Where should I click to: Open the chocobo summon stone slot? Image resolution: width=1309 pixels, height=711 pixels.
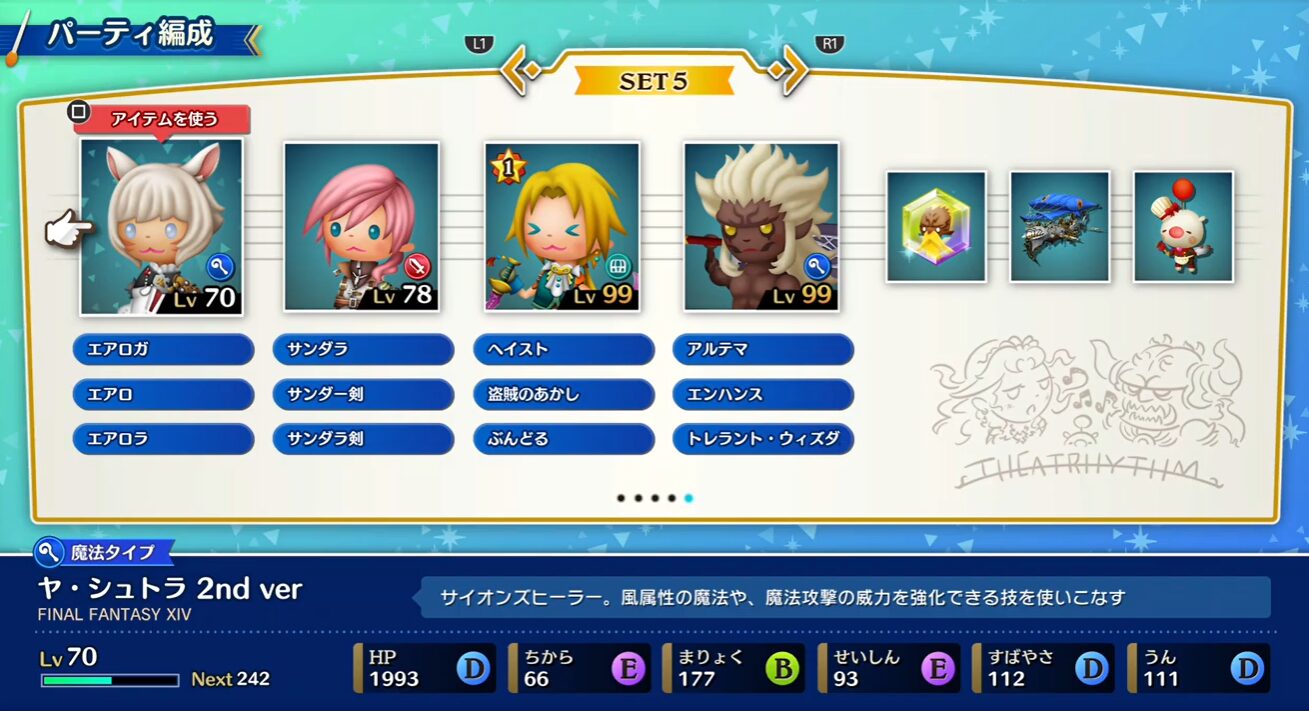[936, 226]
